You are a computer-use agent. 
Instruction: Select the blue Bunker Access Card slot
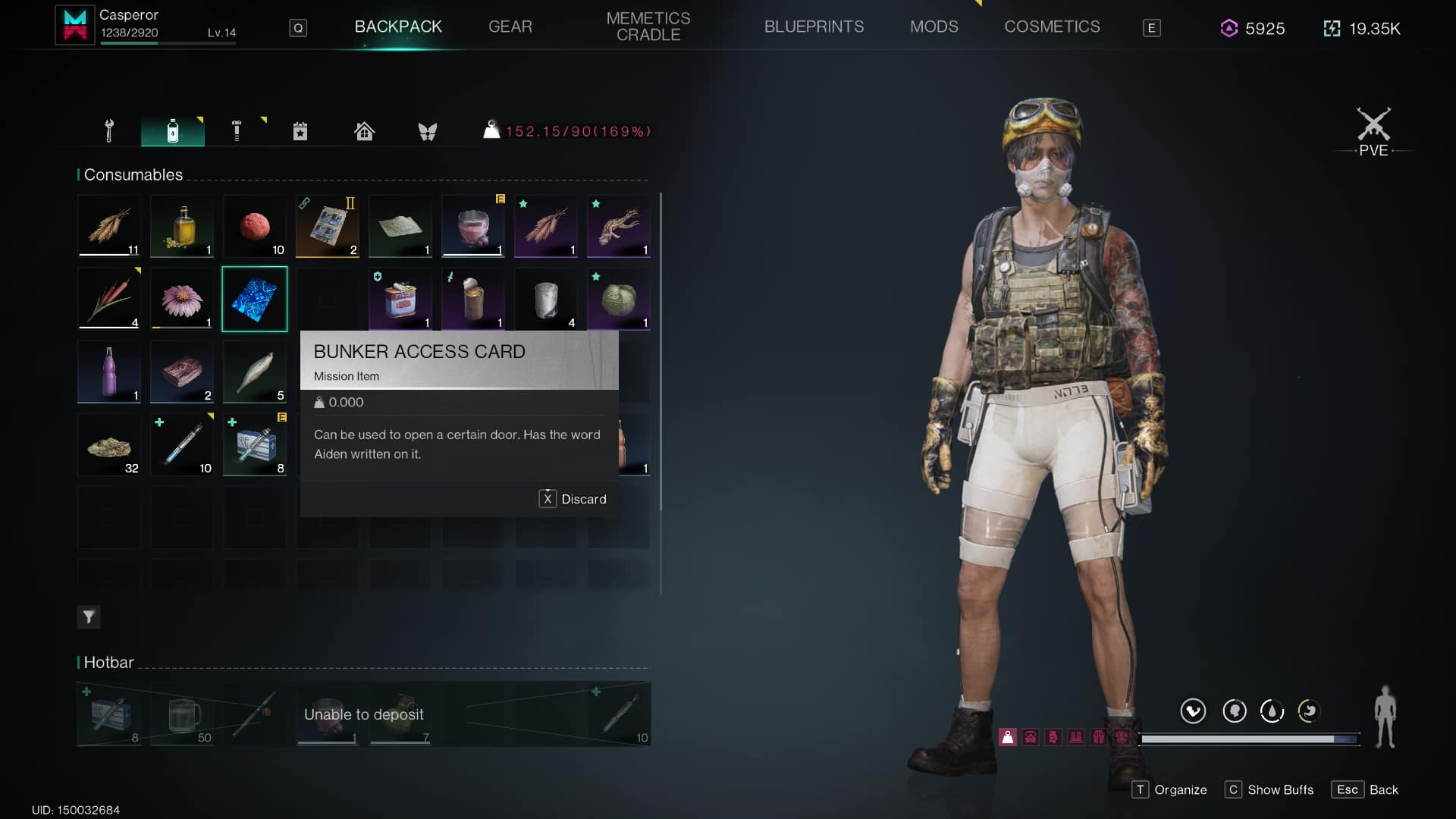click(255, 299)
